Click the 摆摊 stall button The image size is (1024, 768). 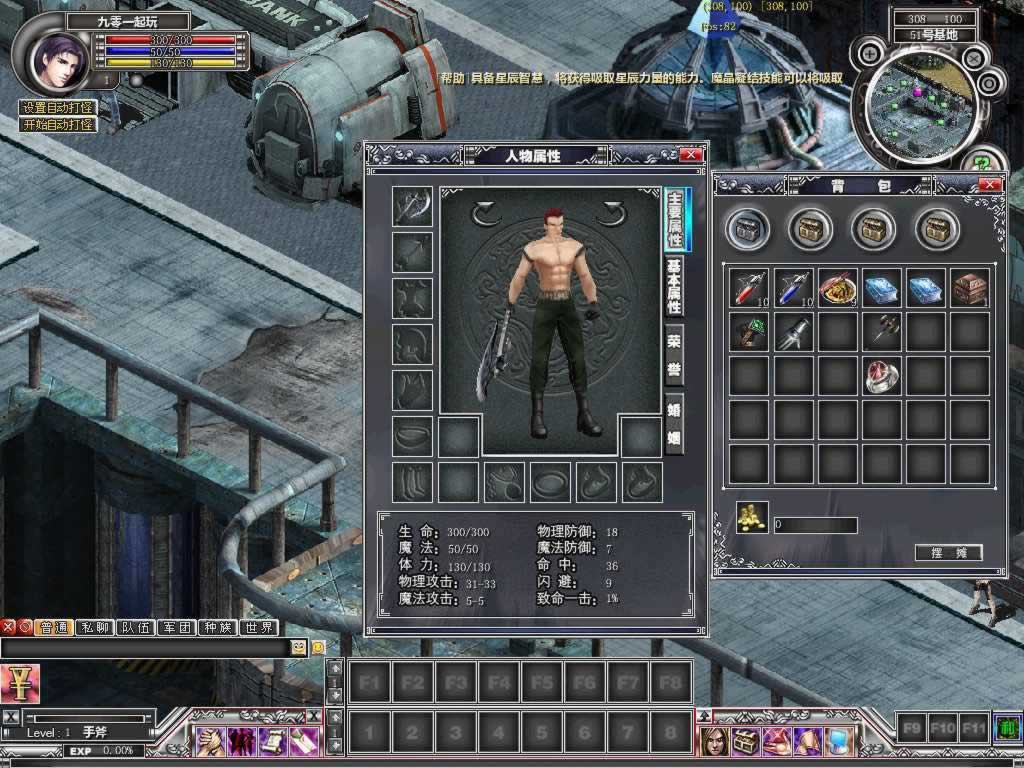948,553
